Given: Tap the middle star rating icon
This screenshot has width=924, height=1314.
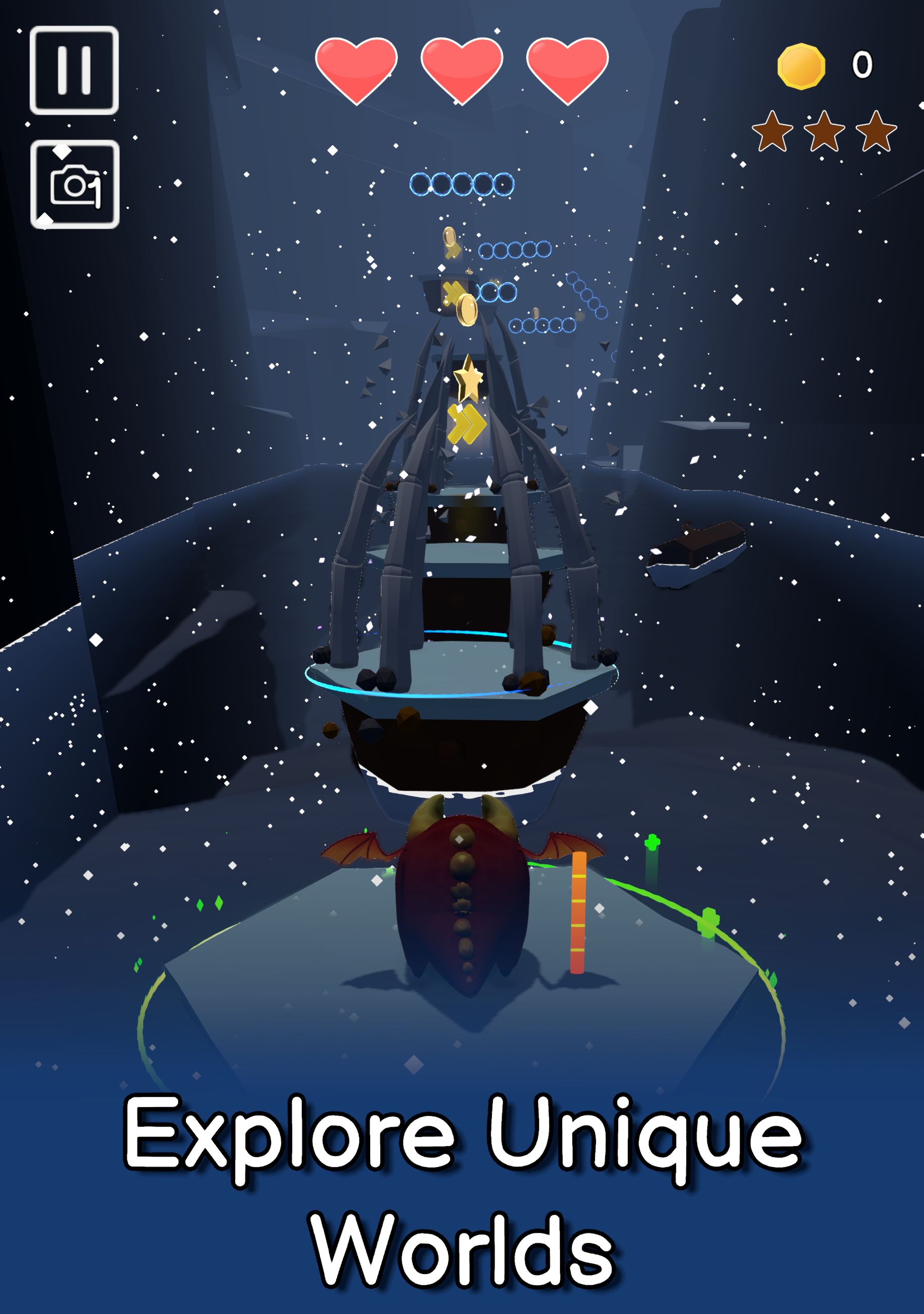Looking at the screenshot, I should pyautogui.click(x=826, y=132).
